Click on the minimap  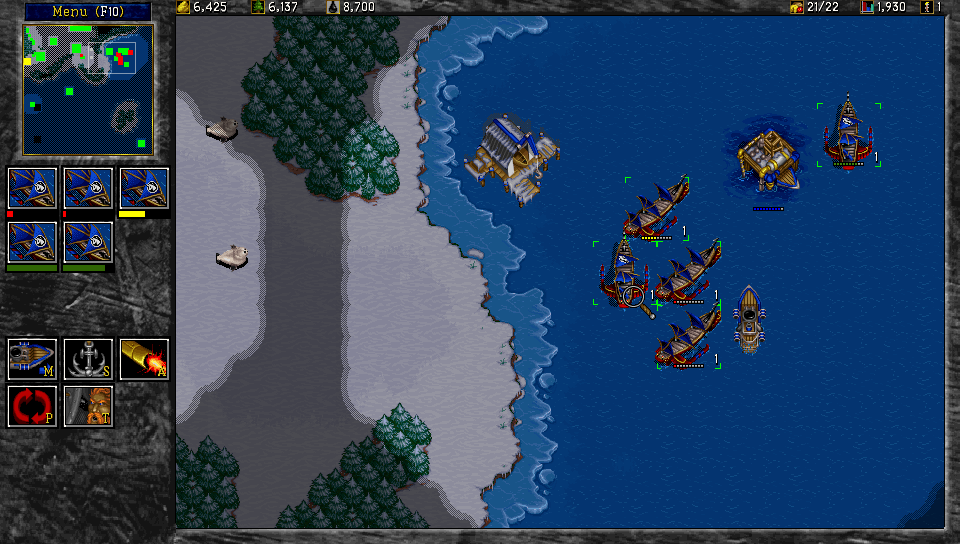click(x=88, y=89)
